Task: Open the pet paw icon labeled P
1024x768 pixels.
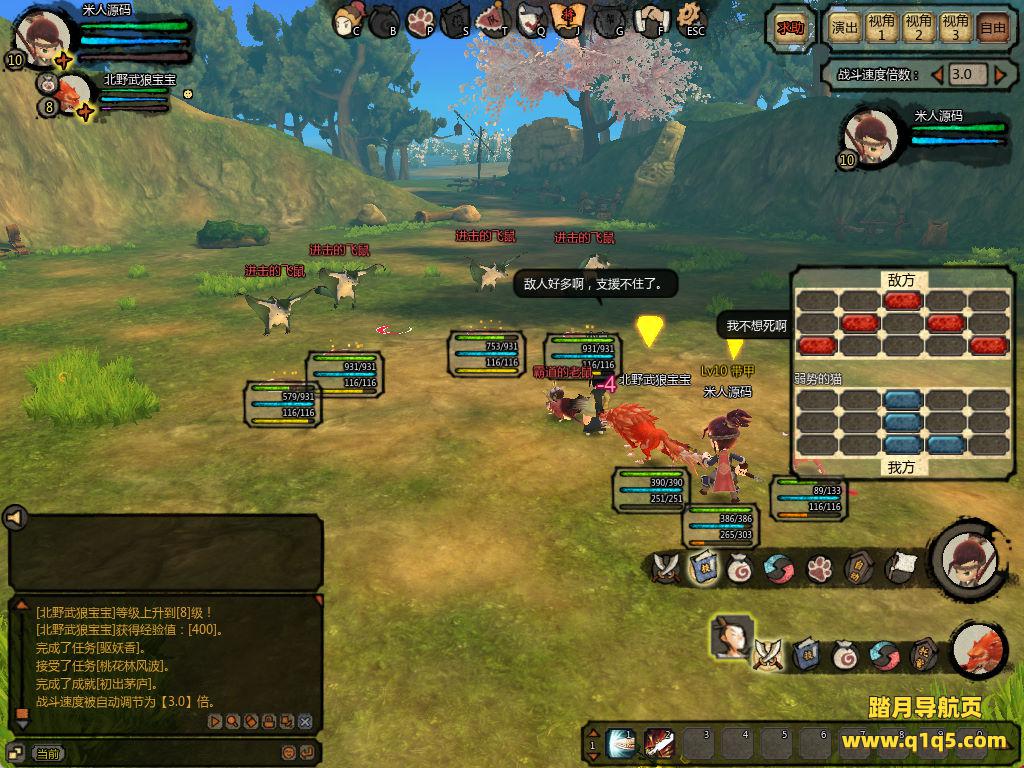Action: pos(421,20)
